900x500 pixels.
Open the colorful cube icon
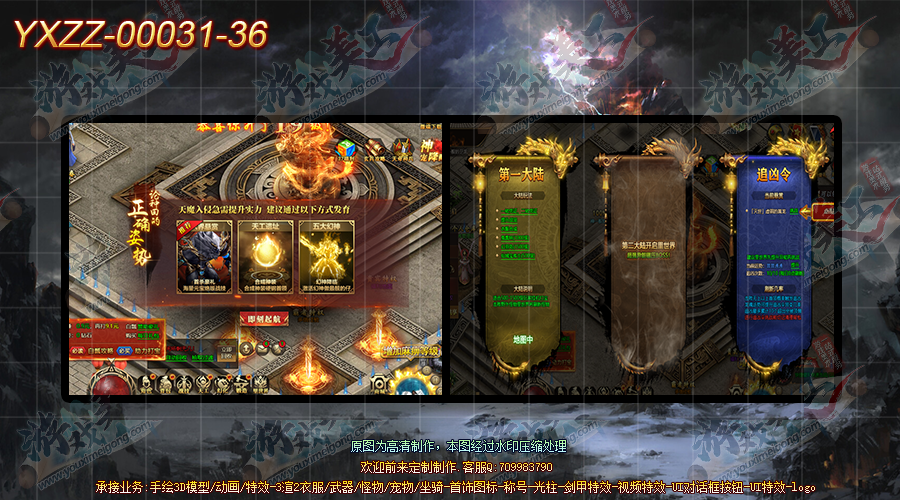(347, 149)
